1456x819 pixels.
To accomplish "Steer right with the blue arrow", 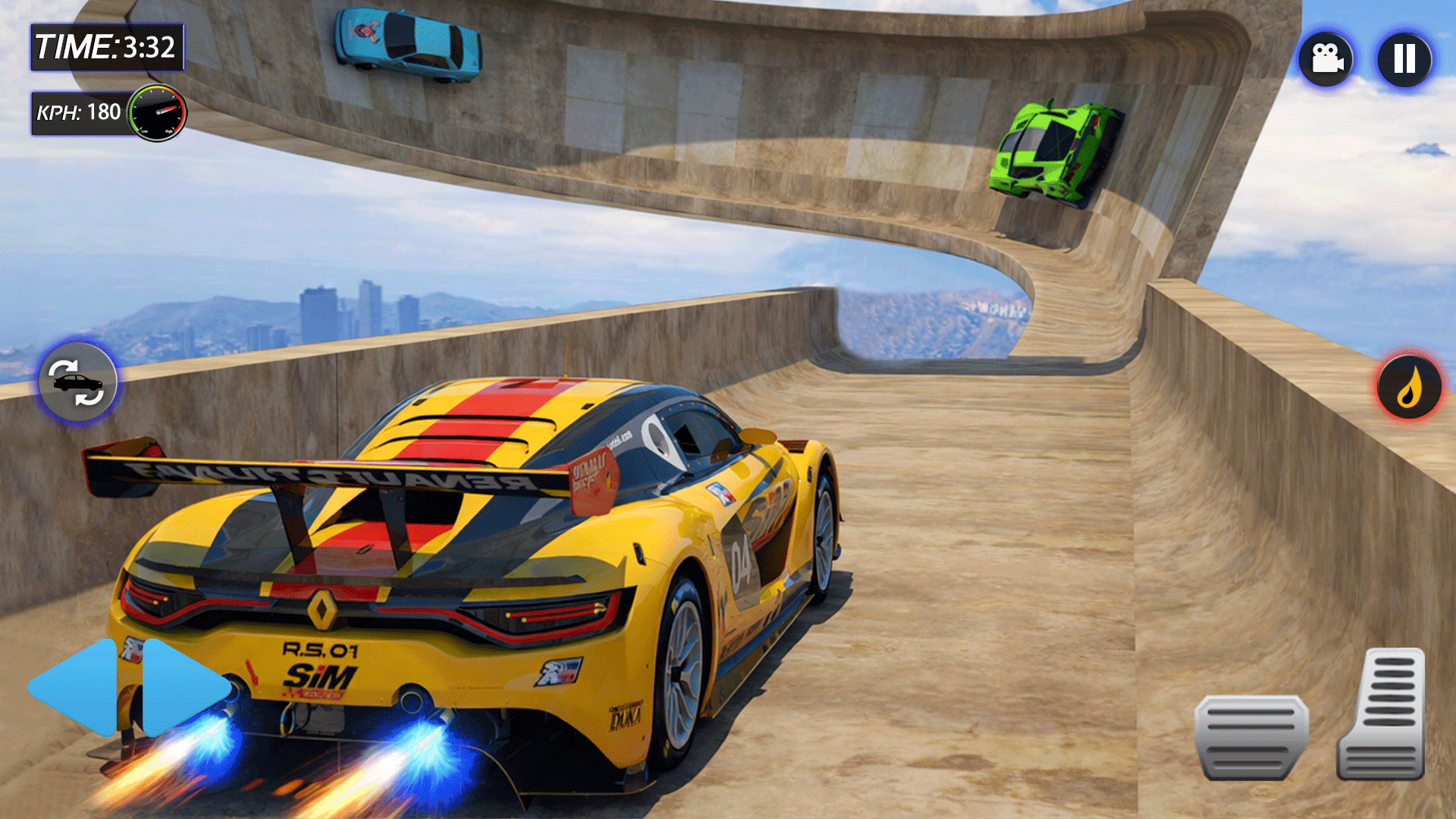I will tap(184, 688).
